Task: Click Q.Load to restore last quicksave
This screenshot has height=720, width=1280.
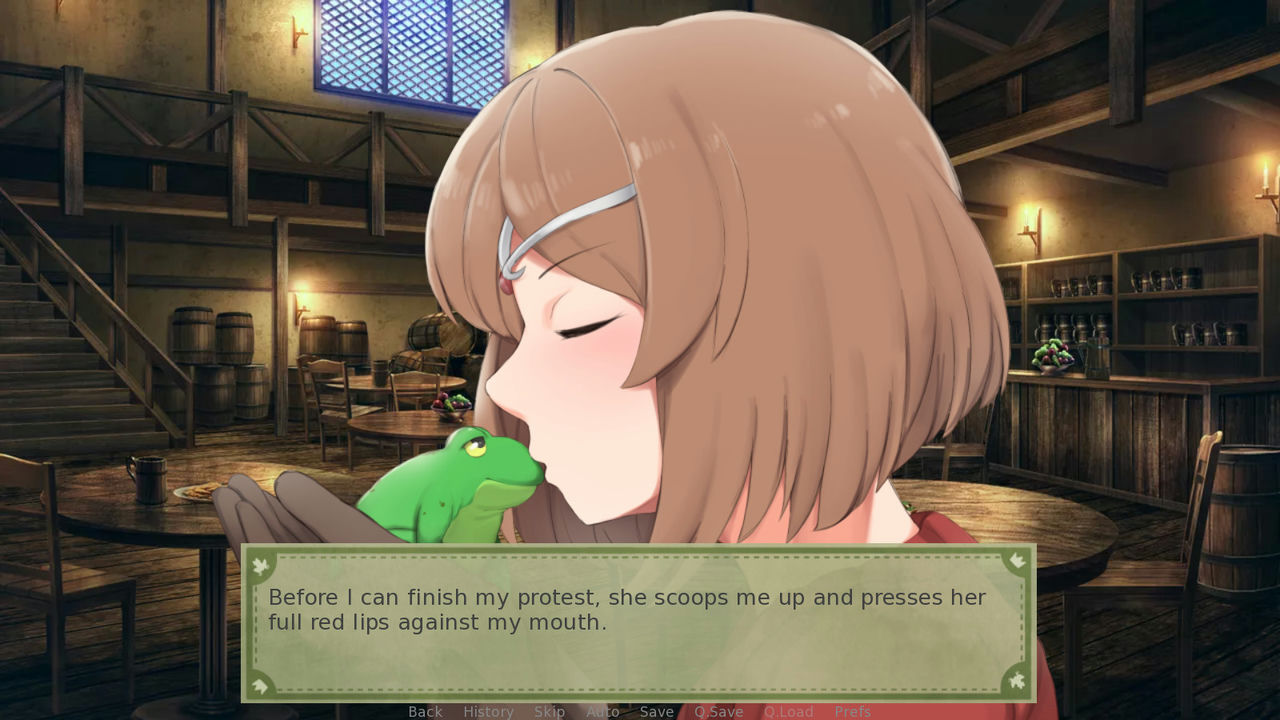Action: (x=787, y=711)
